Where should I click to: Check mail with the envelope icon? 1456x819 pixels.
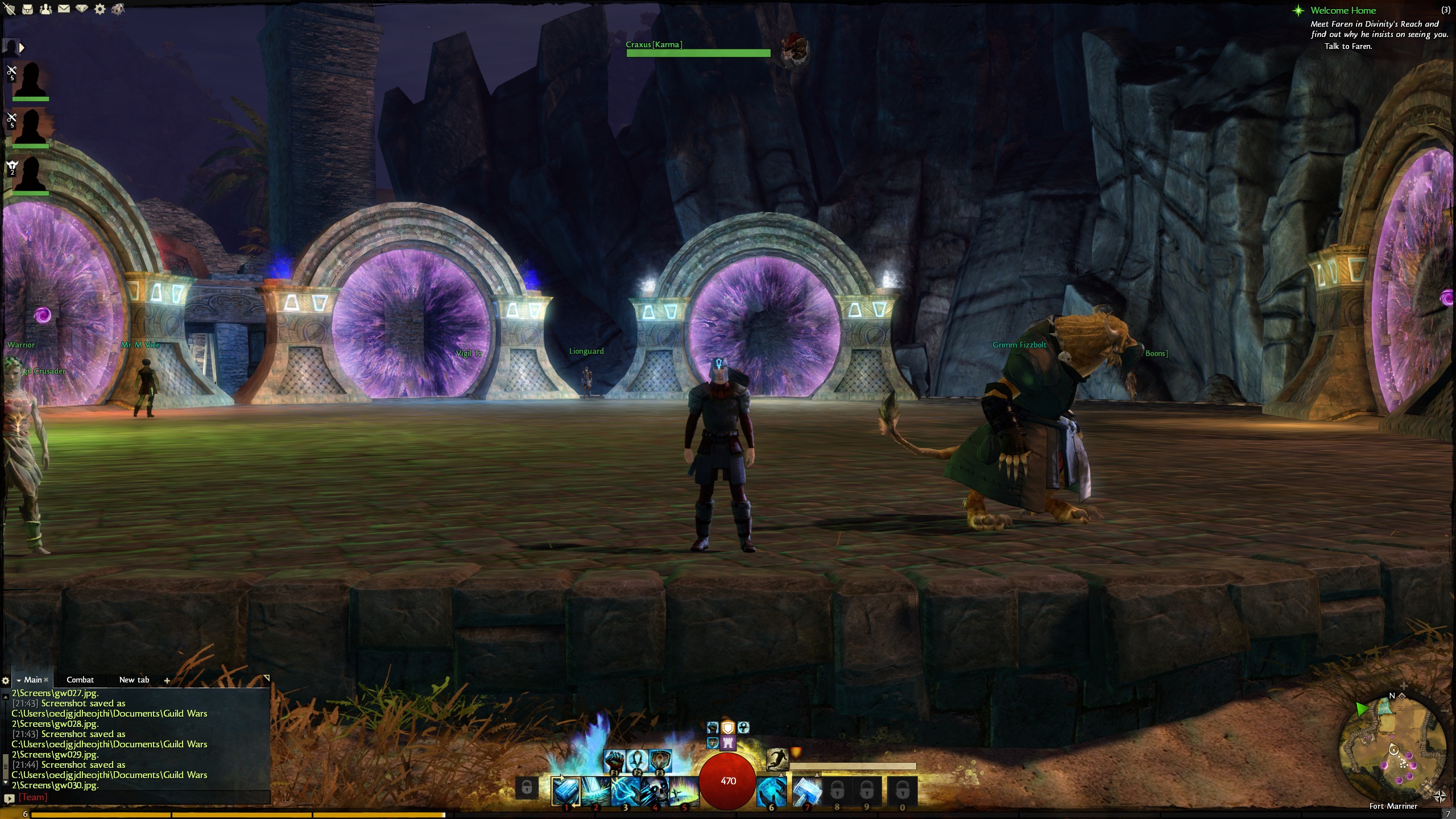64,9
